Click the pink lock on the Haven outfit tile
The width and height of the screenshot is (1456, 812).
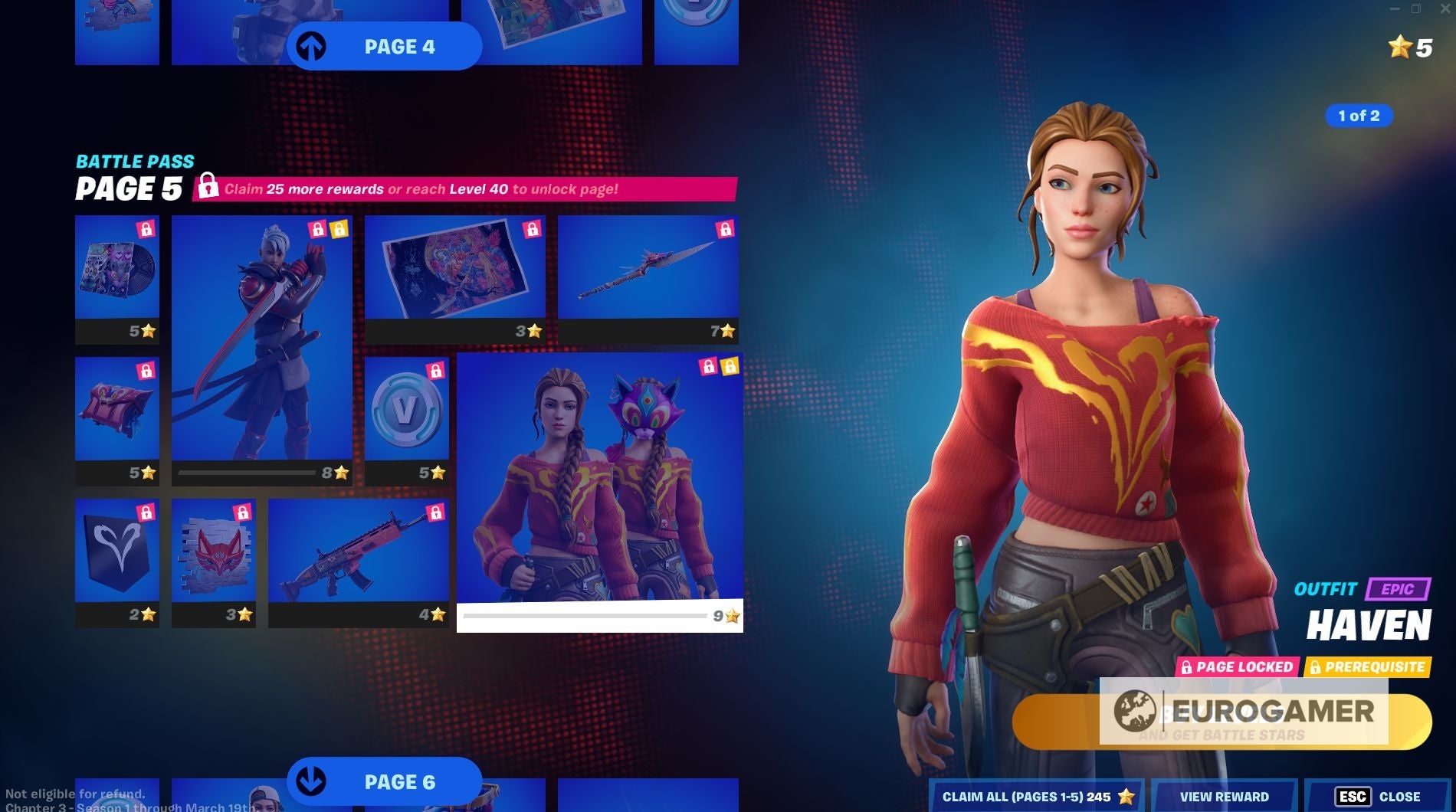coord(707,367)
